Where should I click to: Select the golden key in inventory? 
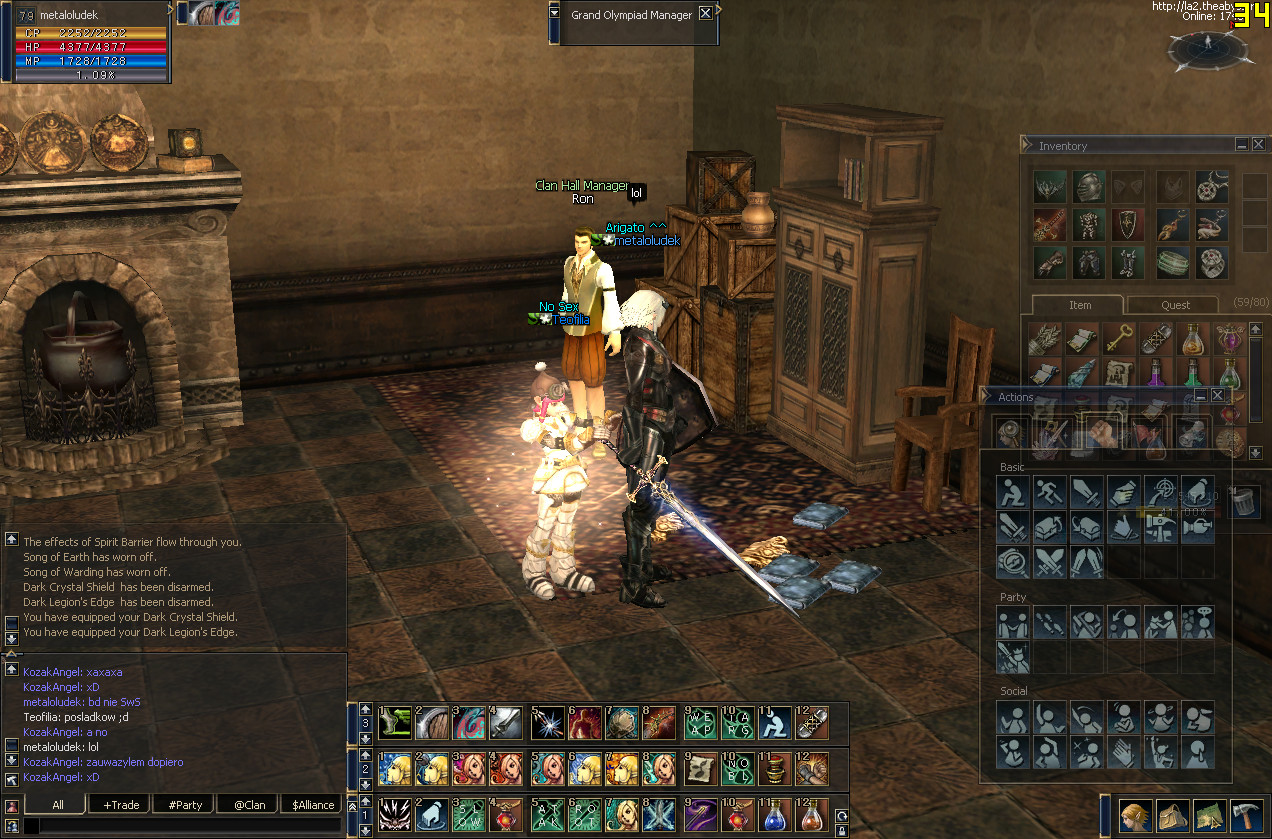[1118, 339]
